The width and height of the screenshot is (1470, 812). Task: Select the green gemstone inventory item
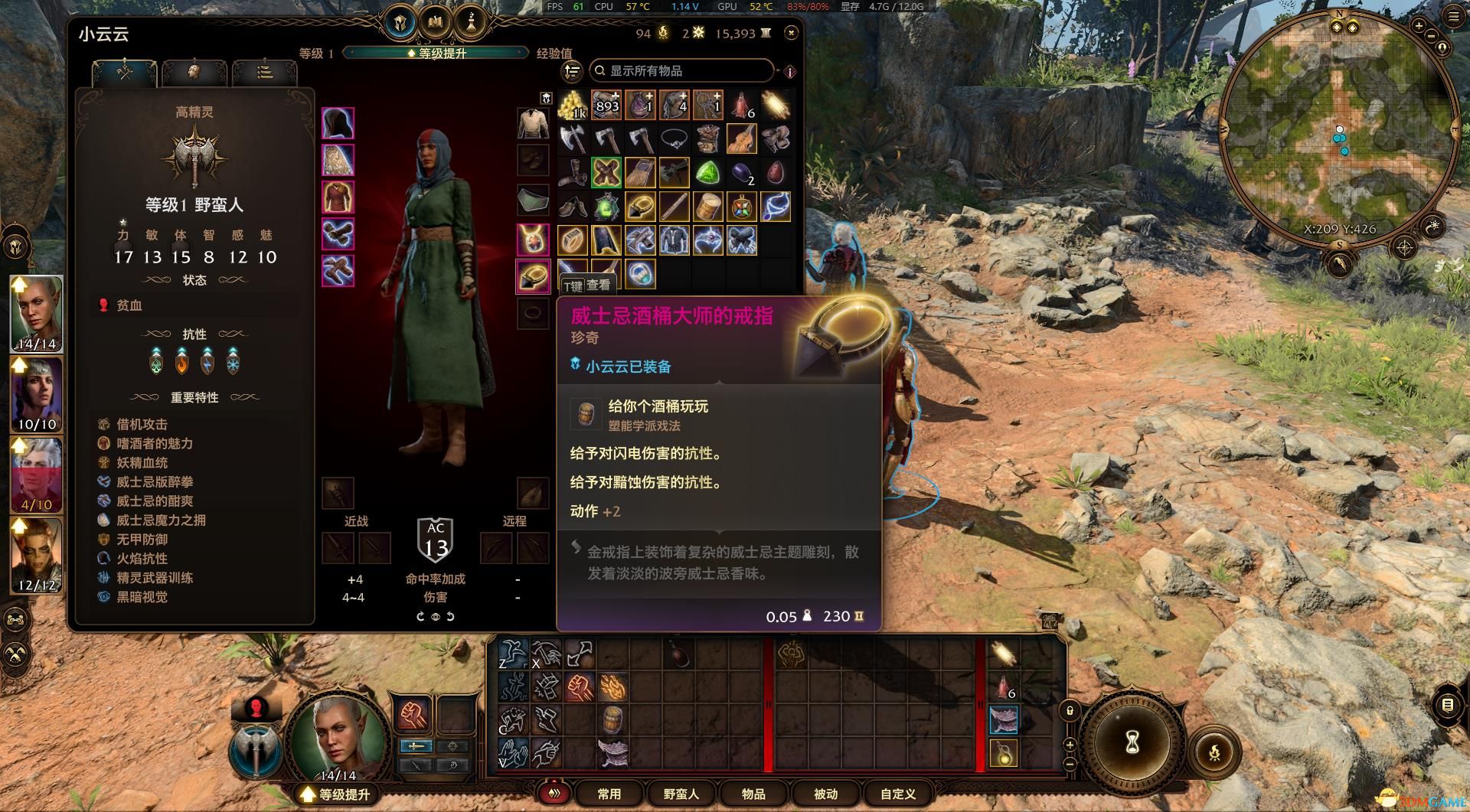point(707,172)
